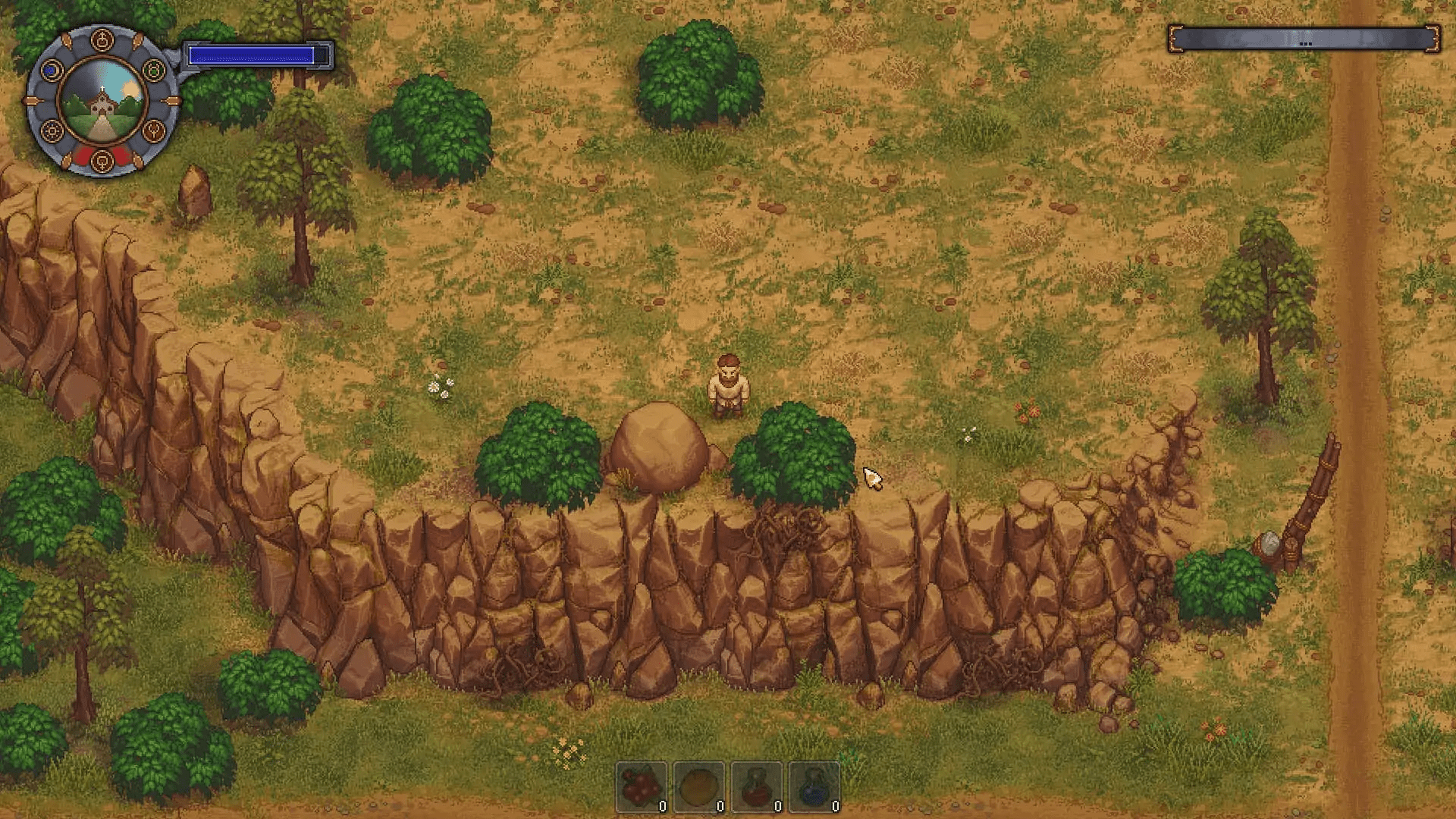
Task: Click the top day symbol on the clock dial
Action: coord(102,41)
